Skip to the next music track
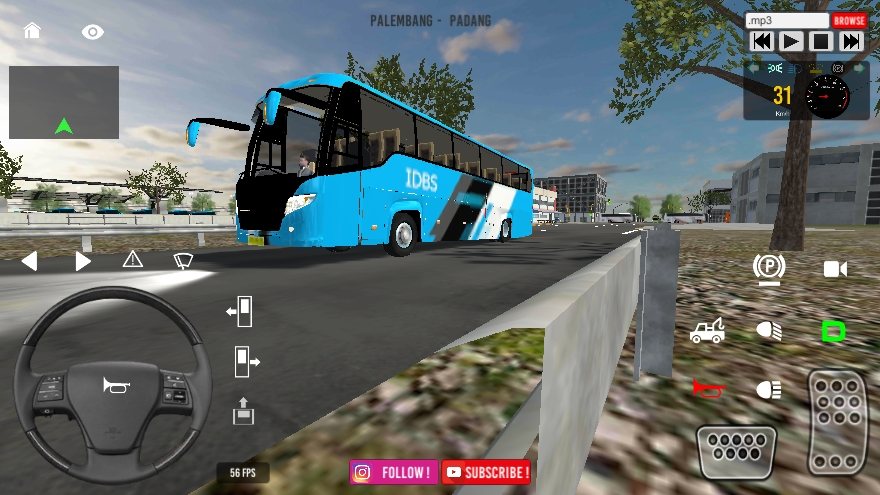Viewport: 880px width, 495px height. [x=851, y=41]
